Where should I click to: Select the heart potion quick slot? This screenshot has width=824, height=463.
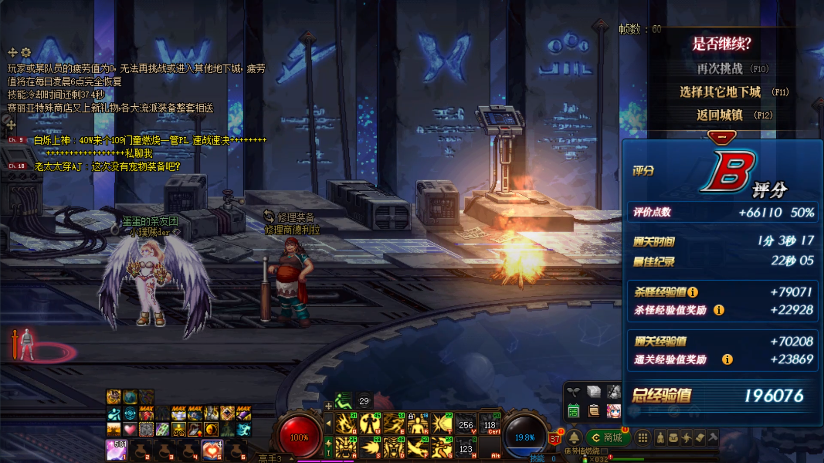(x=212, y=448)
